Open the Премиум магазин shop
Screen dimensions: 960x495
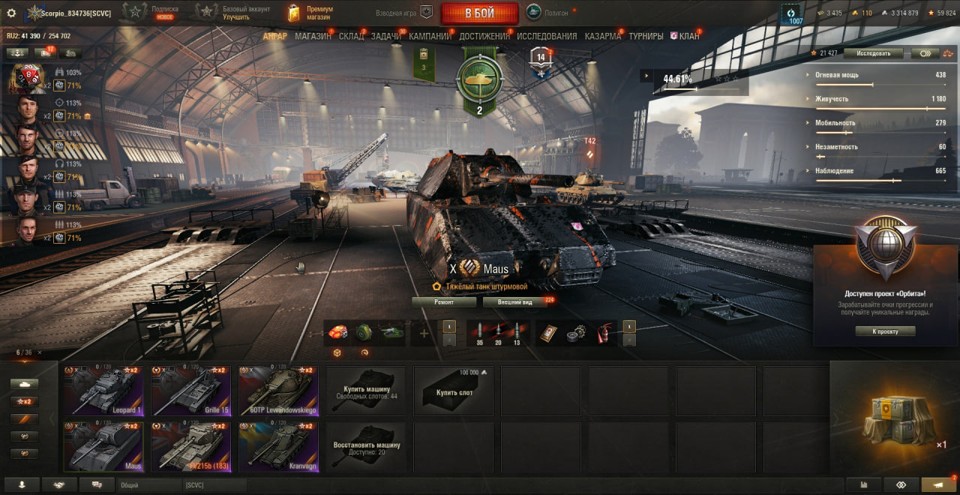[310, 12]
